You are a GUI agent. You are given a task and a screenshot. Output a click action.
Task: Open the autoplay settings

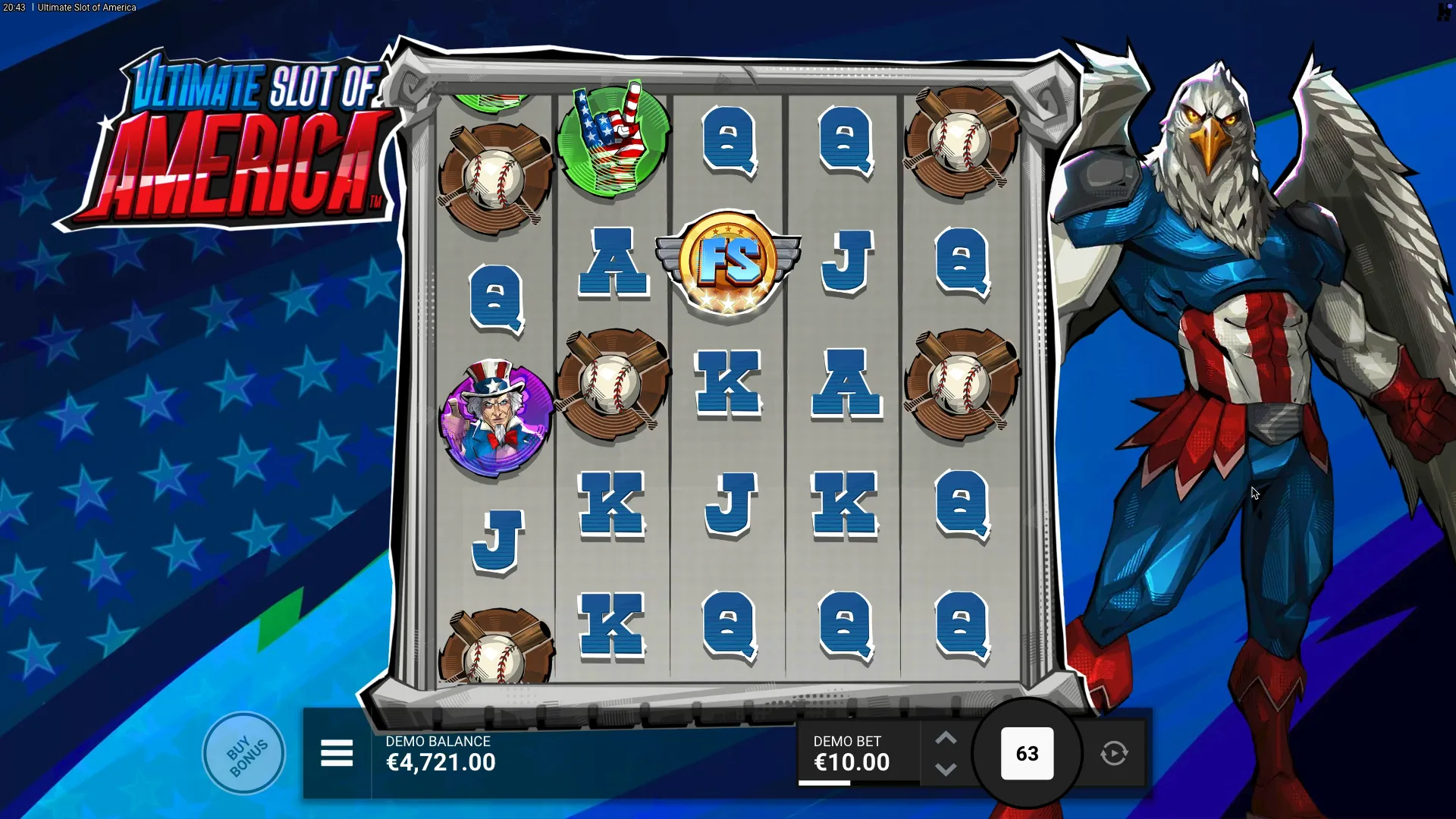(1114, 753)
